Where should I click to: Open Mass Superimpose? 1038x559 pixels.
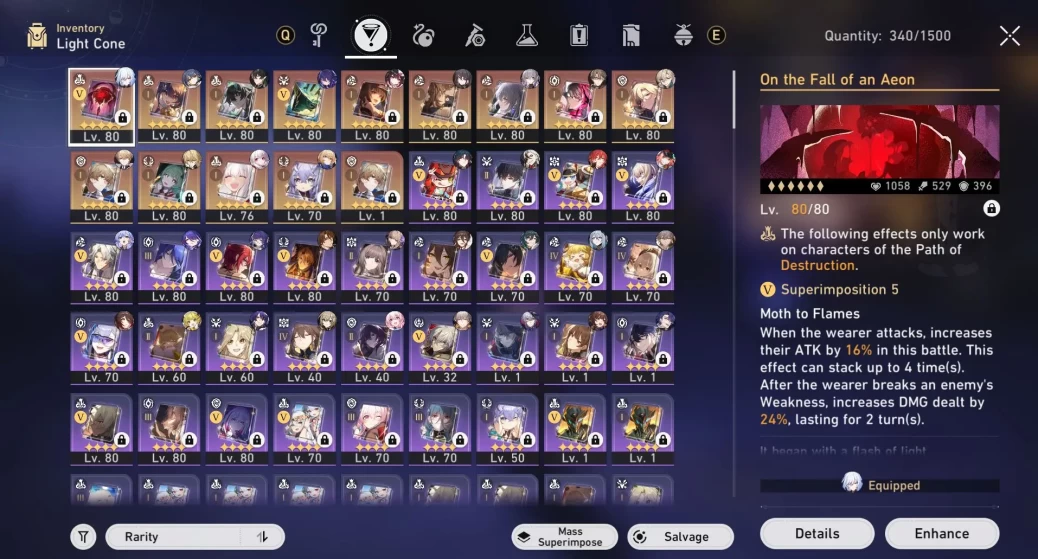pyautogui.click(x=563, y=537)
